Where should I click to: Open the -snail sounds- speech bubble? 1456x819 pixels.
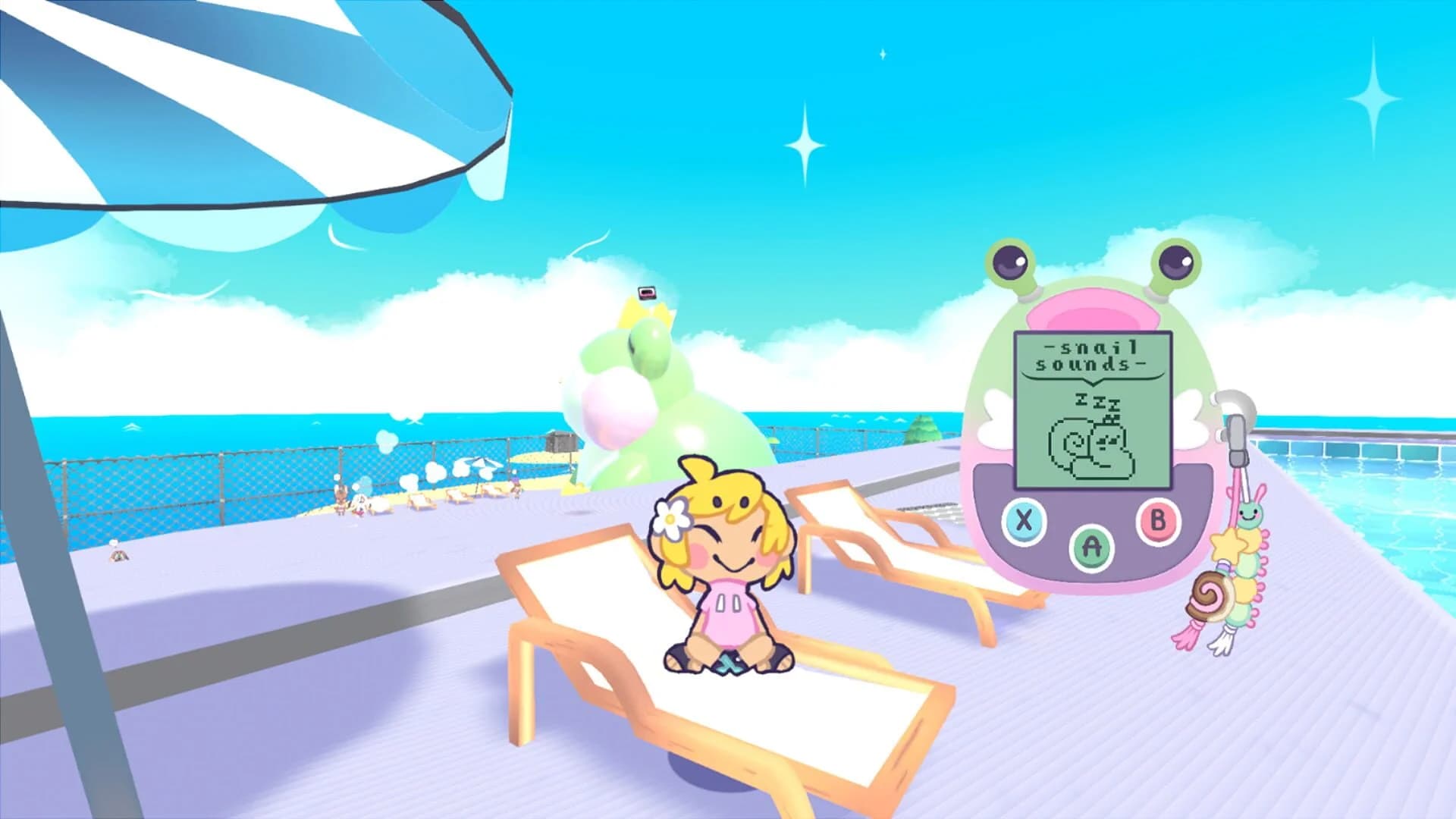pos(1093,354)
